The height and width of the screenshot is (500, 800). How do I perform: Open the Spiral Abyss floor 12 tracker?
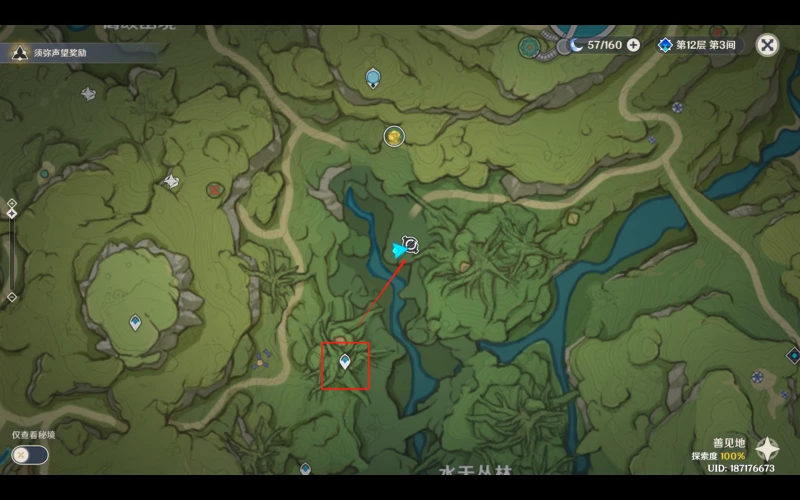pyautogui.click(x=698, y=45)
